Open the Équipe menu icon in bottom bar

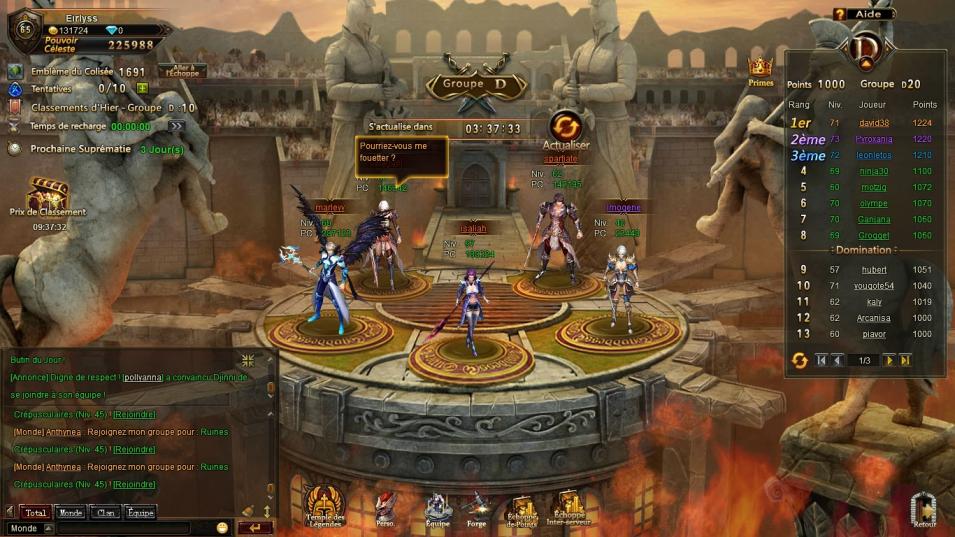tap(438, 508)
